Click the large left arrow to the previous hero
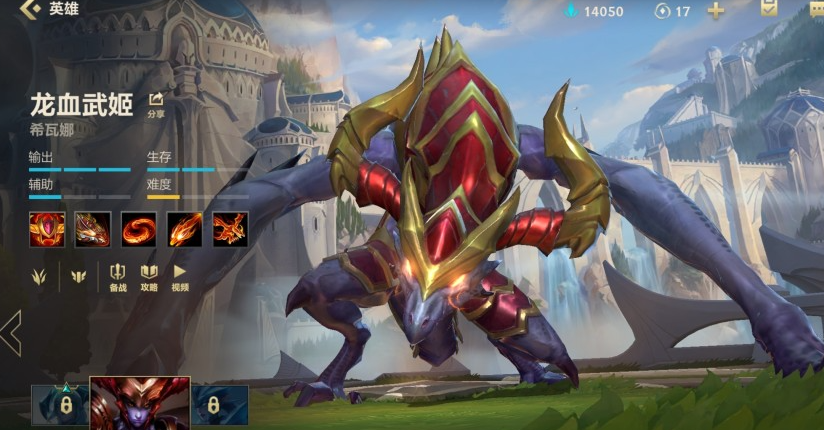 [12, 333]
